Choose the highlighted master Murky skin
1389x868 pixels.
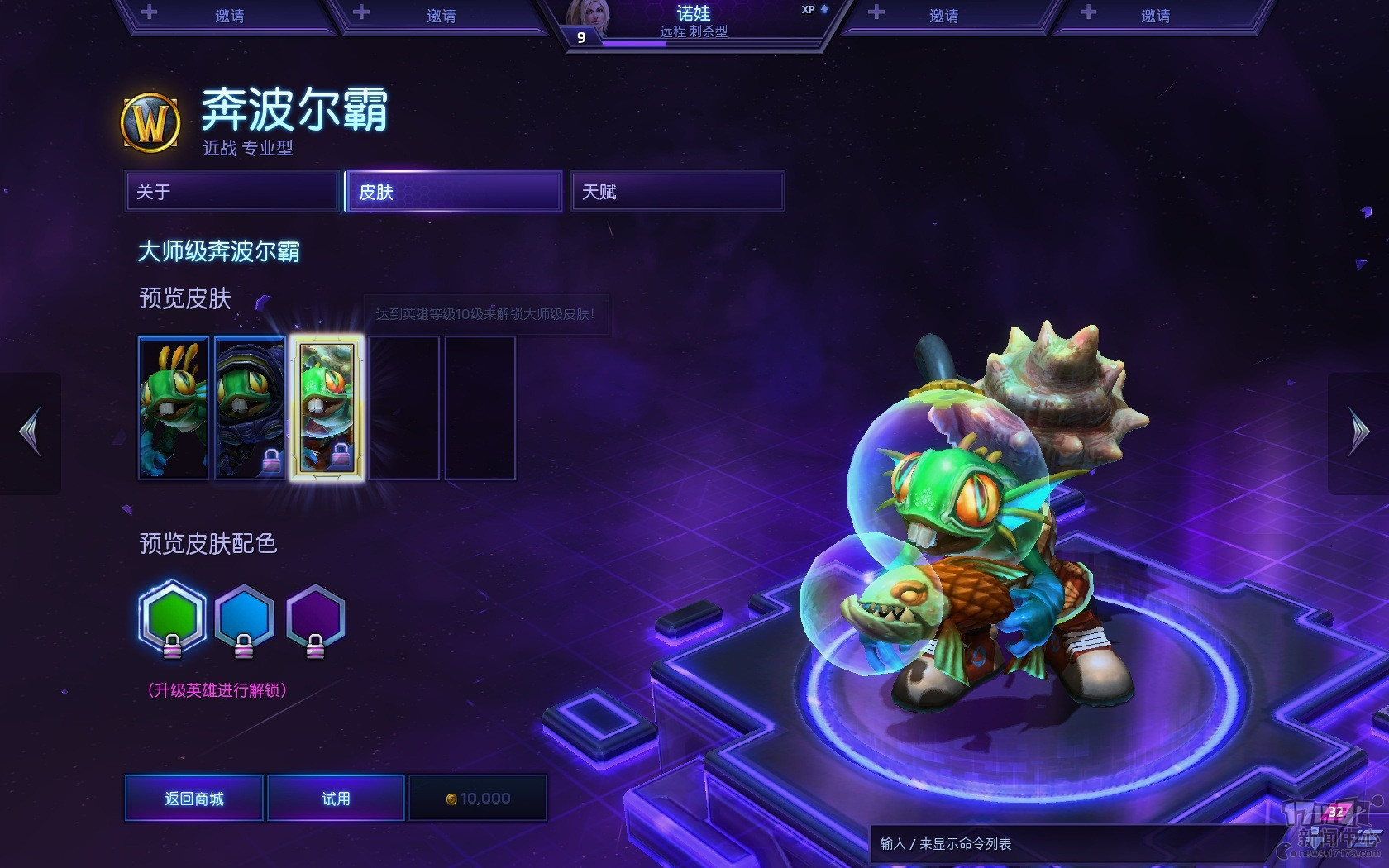327,408
